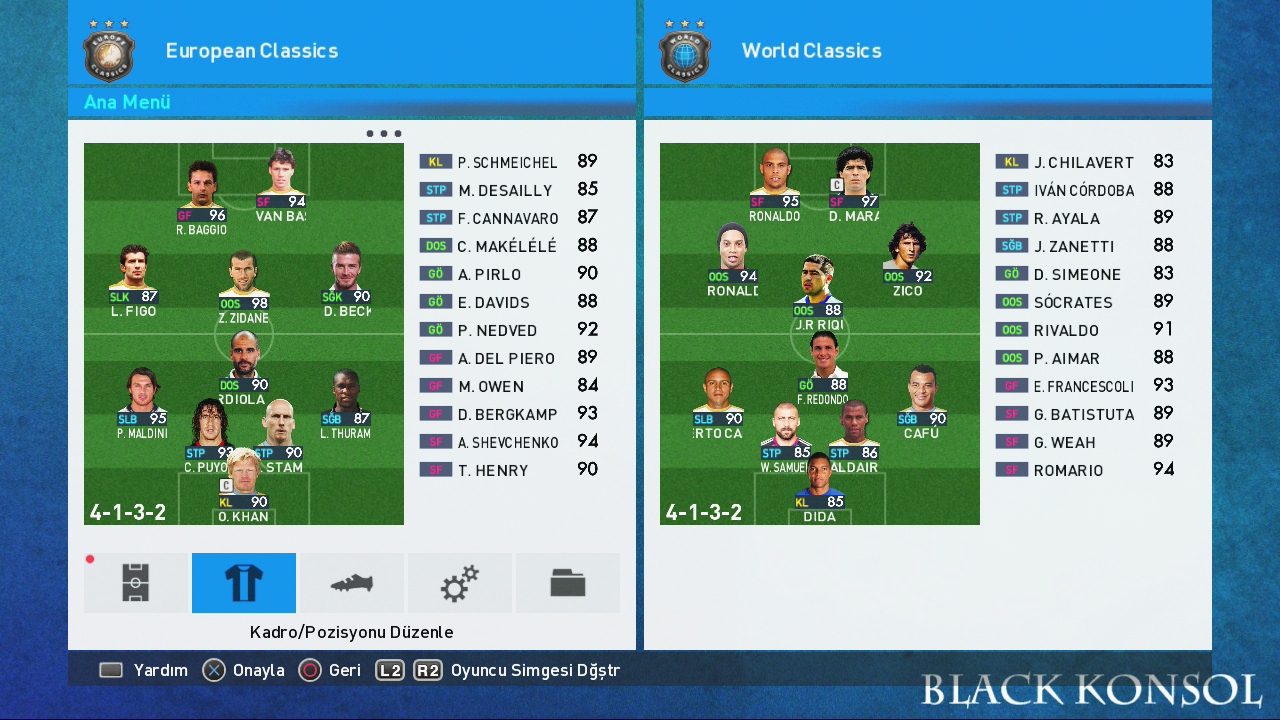This screenshot has width=1280, height=720.
Task: Select D. Bergkamp from the bench list
Action: pos(507,414)
